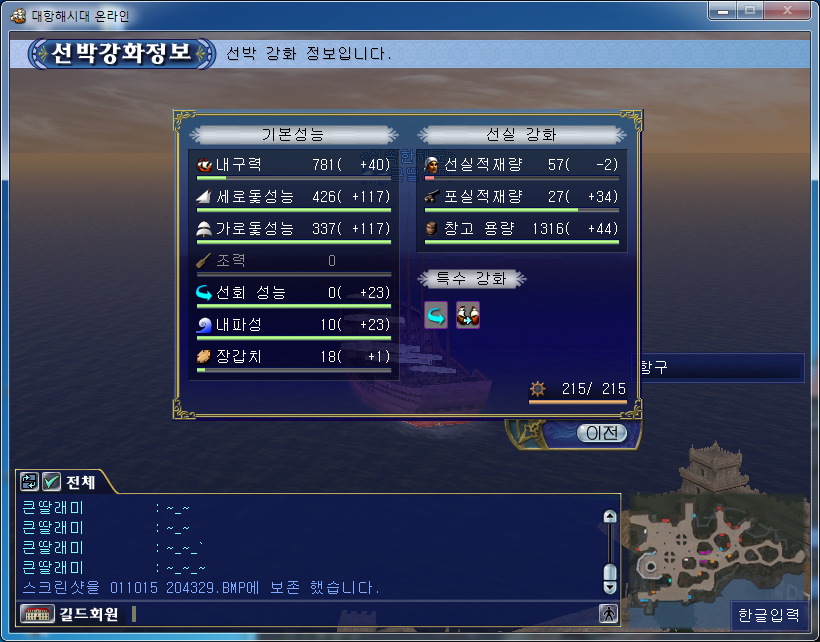The image size is (820, 642).
Task: Click the 이전 (previous) button
Action: click(603, 433)
